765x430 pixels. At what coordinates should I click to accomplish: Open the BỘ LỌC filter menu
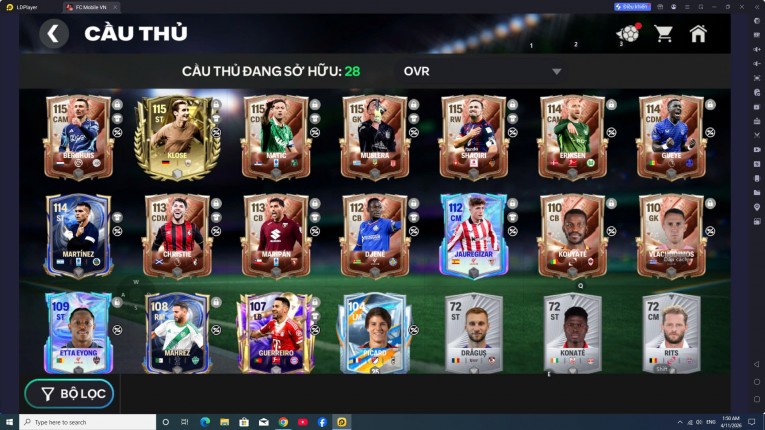tap(70, 394)
